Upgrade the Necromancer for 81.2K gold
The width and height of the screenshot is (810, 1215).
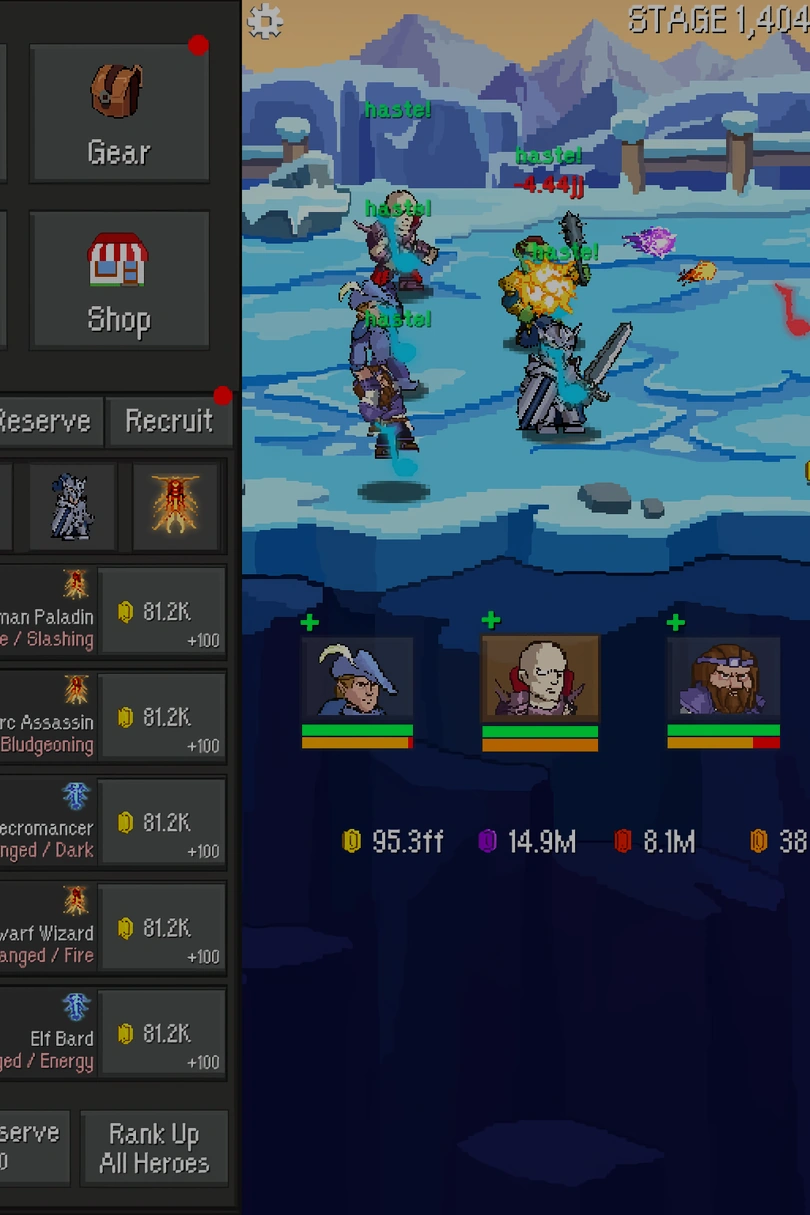click(163, 823)
